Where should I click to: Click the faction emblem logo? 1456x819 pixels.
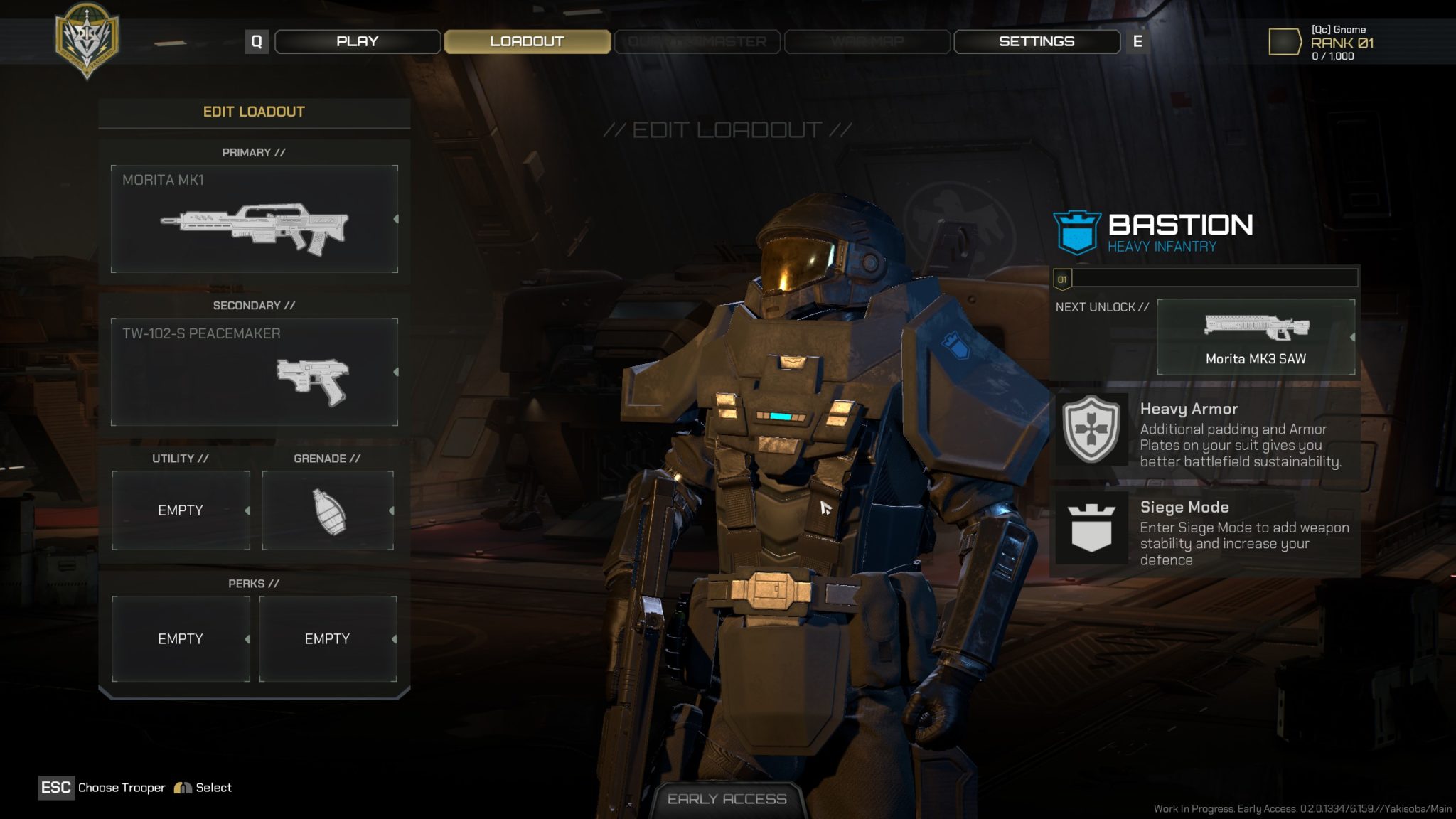[x=87, y=39]
